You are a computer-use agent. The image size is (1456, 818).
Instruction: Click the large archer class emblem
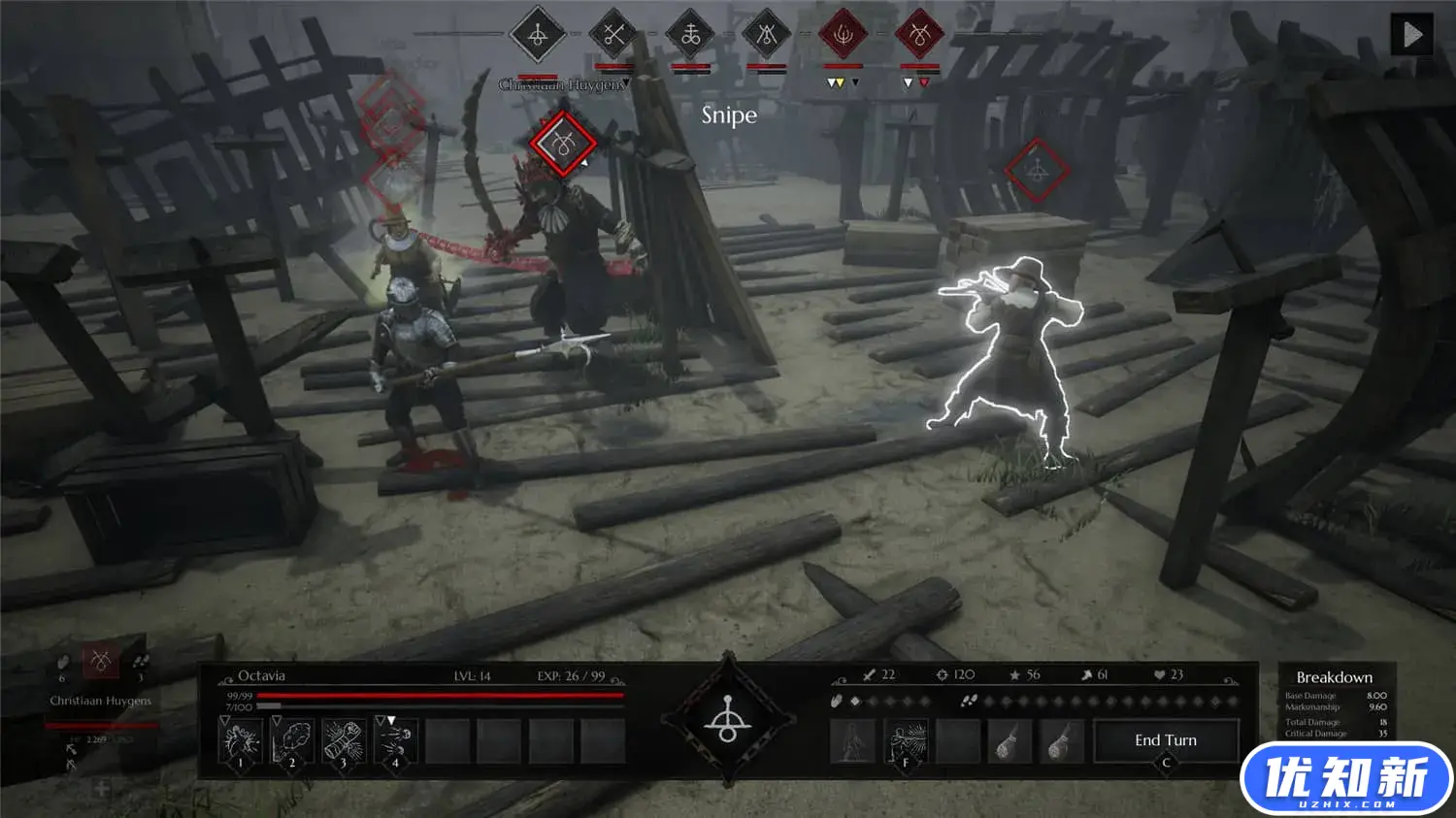pyautogui.click(x=728, y=721)
